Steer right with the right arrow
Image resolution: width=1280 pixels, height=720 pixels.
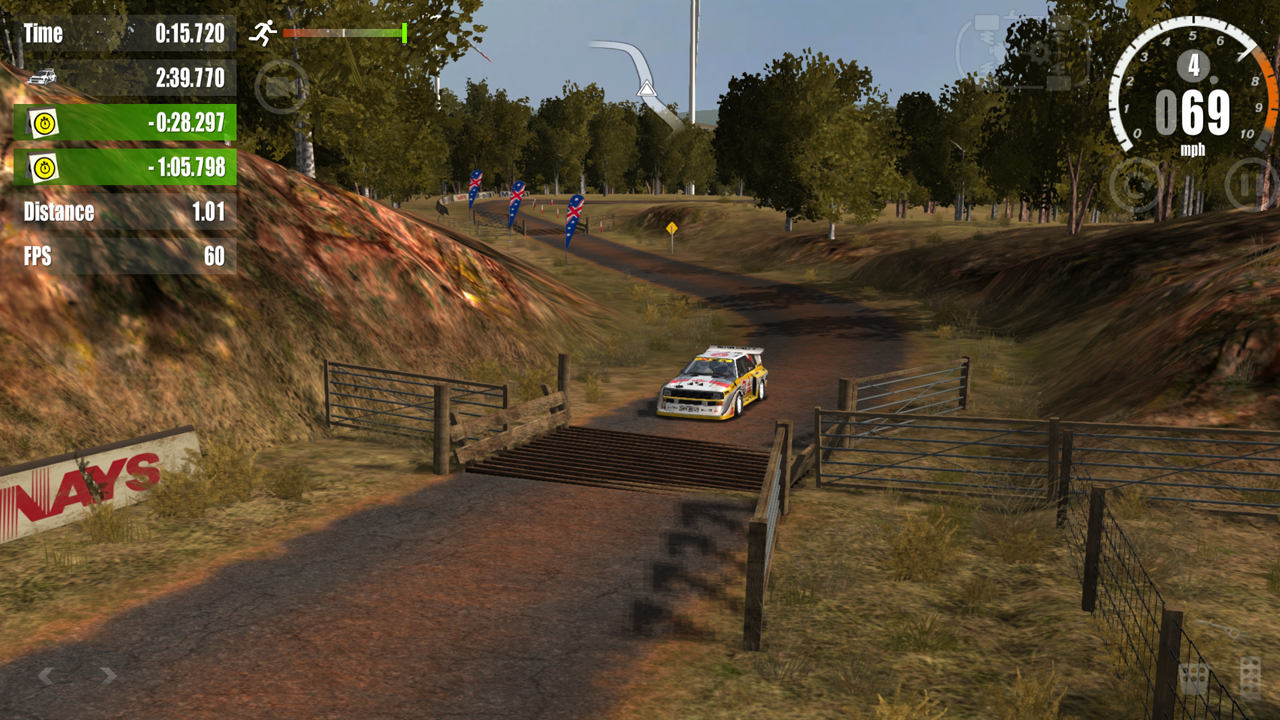pyautogui.click(x=108, y=677)
